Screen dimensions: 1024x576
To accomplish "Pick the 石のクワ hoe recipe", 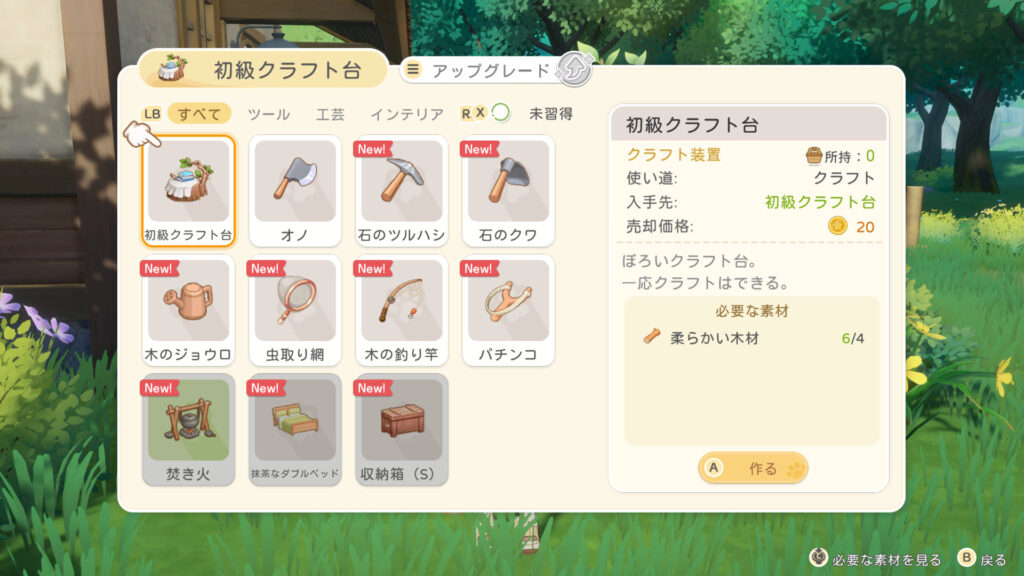I will click(x=509, y=191).
